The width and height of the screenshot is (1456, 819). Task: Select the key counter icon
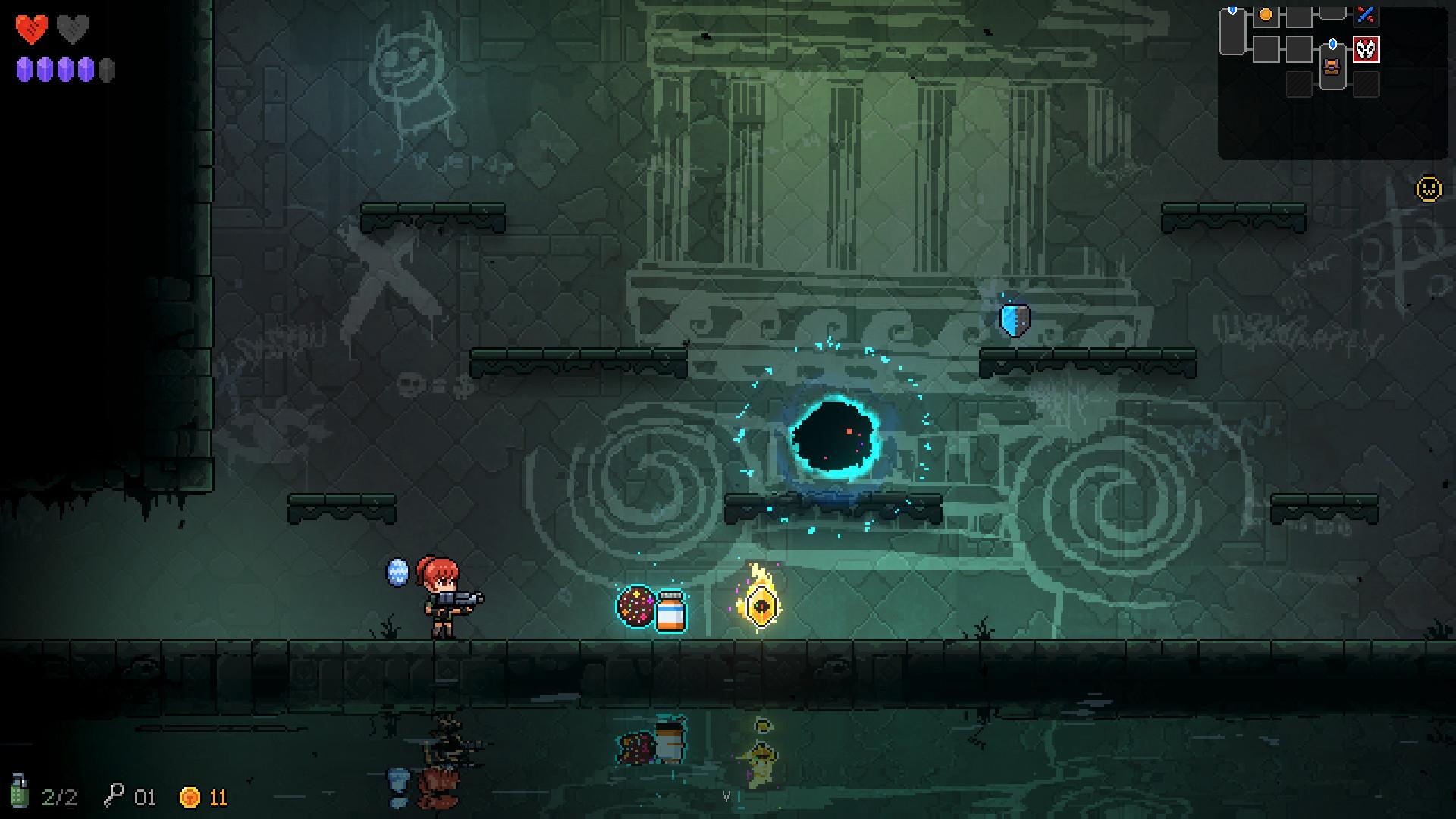[x=114, y=795]
